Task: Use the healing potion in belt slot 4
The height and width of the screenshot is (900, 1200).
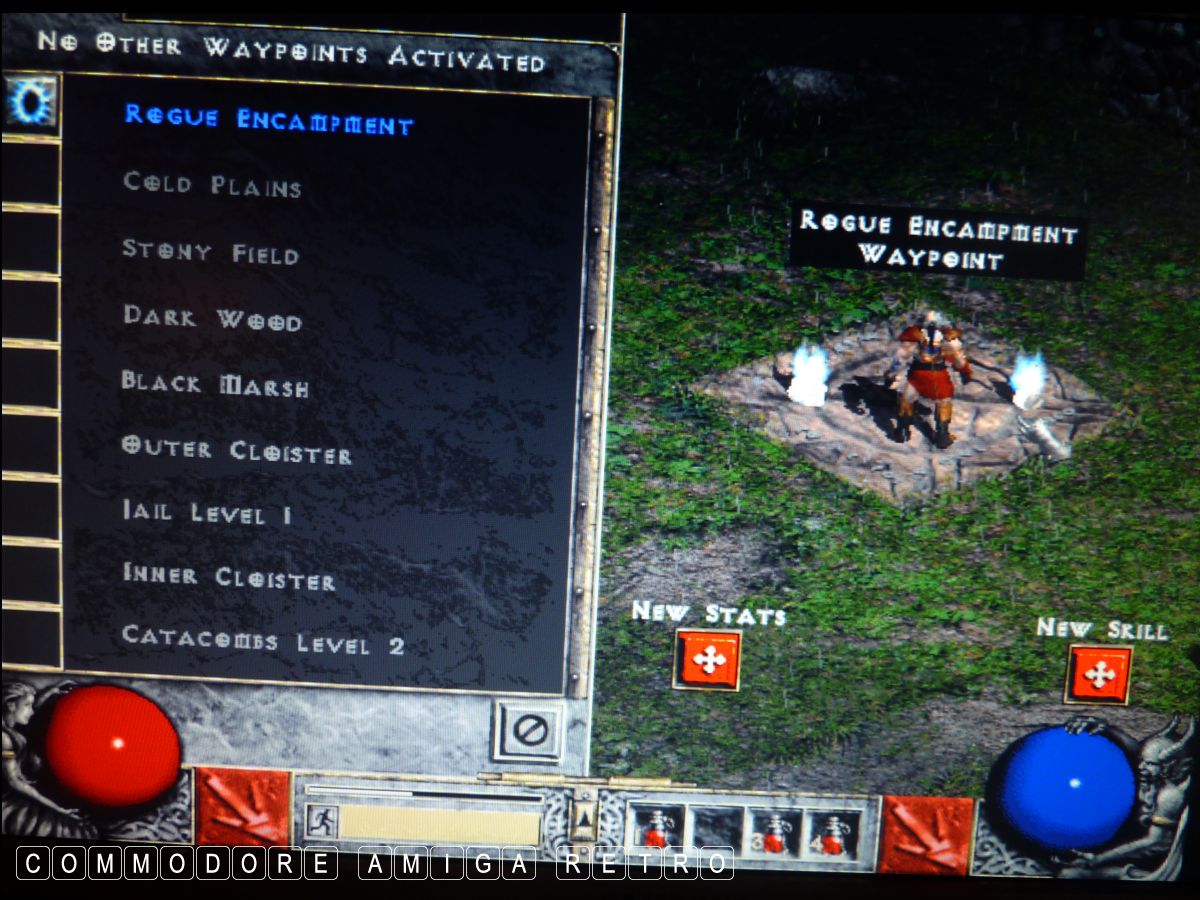Action: 832,835
